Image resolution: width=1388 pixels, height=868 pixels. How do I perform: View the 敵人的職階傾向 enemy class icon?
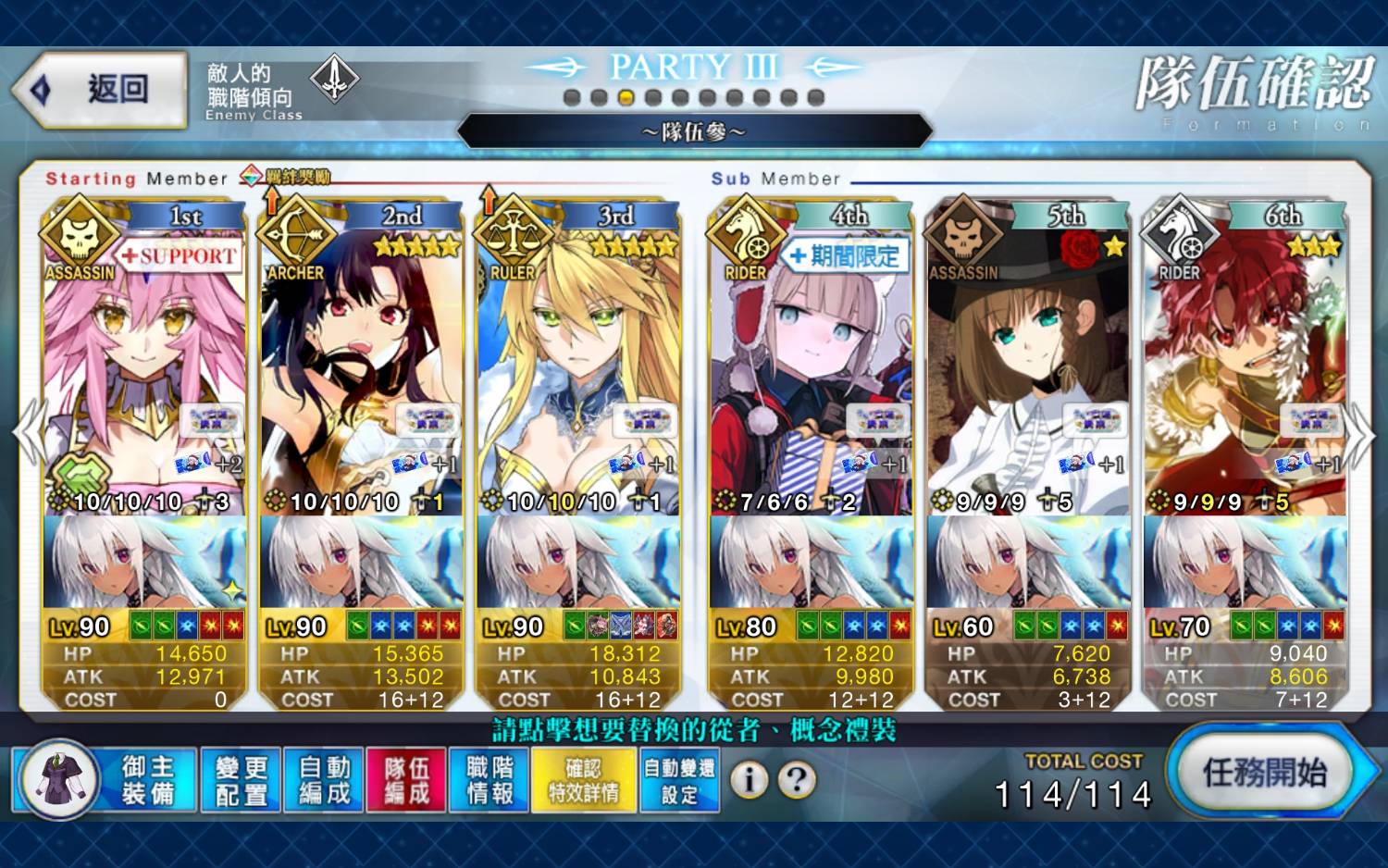pyautogui.click(x=334, y=79)
